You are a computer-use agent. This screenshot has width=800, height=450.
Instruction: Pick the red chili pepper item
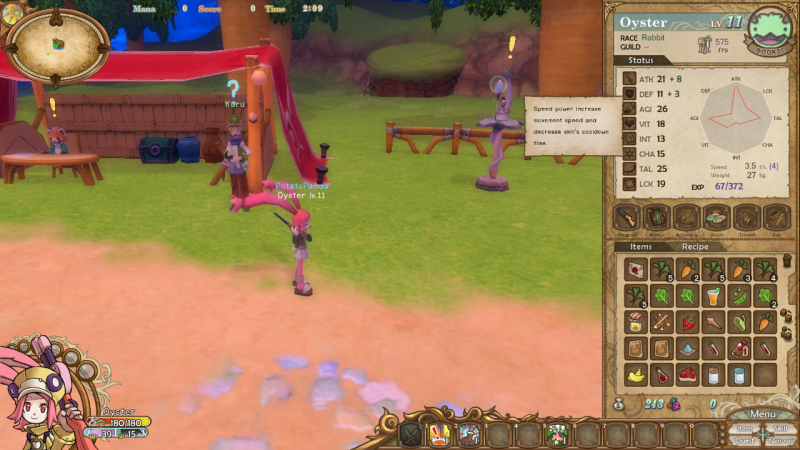(x=687, y=322)
